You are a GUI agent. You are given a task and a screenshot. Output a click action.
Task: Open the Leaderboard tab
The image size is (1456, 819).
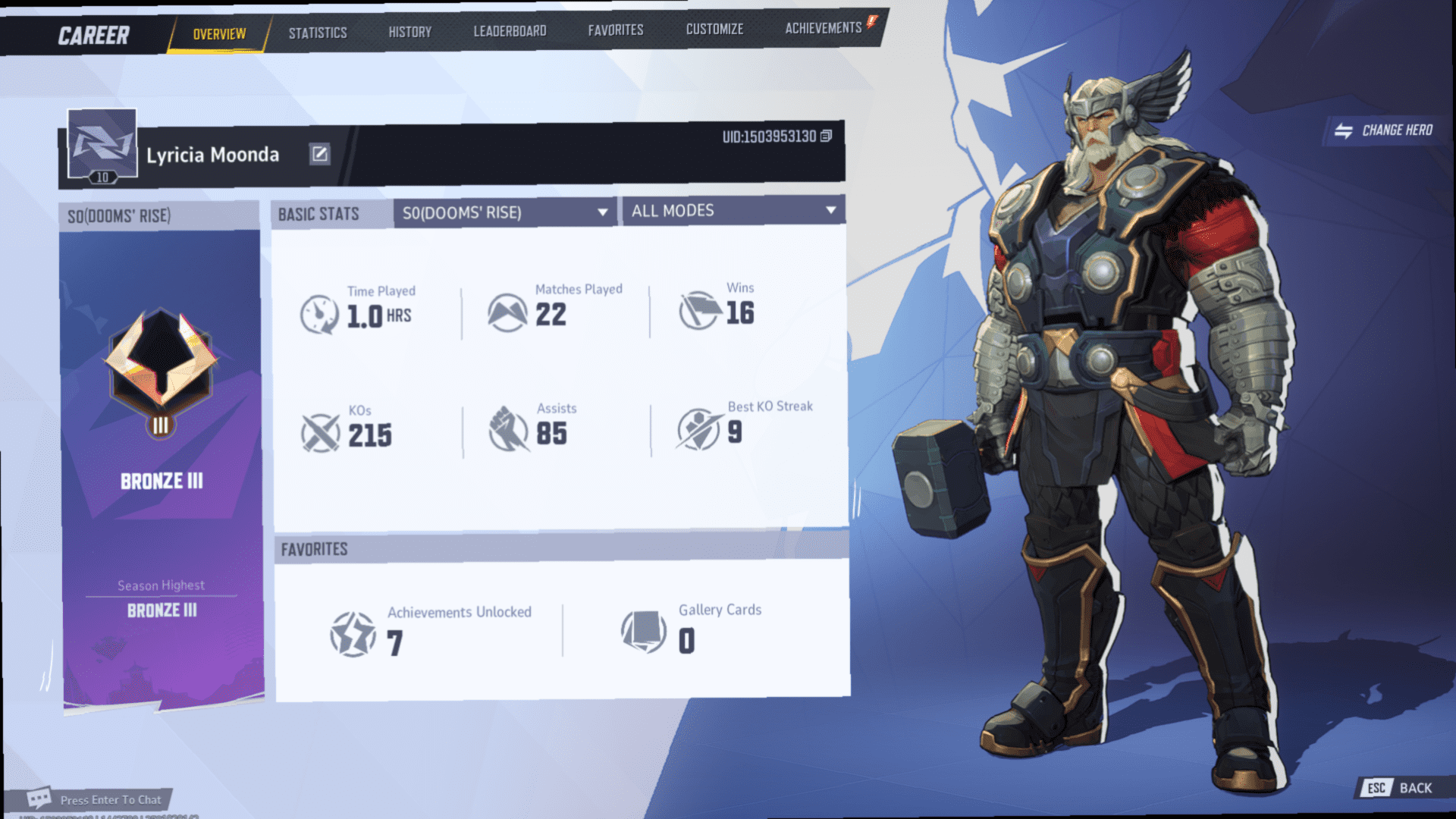click(508, 30)
